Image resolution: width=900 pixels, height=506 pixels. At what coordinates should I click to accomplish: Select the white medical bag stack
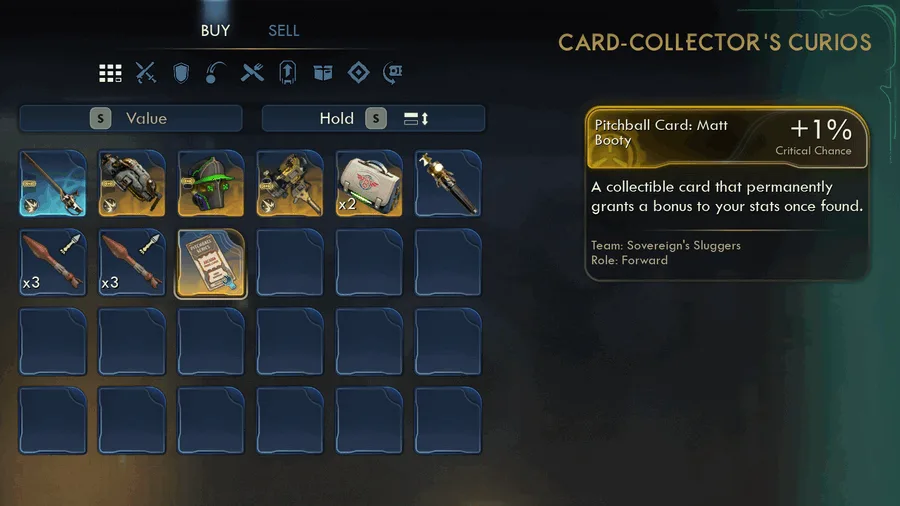coord(368,183)
